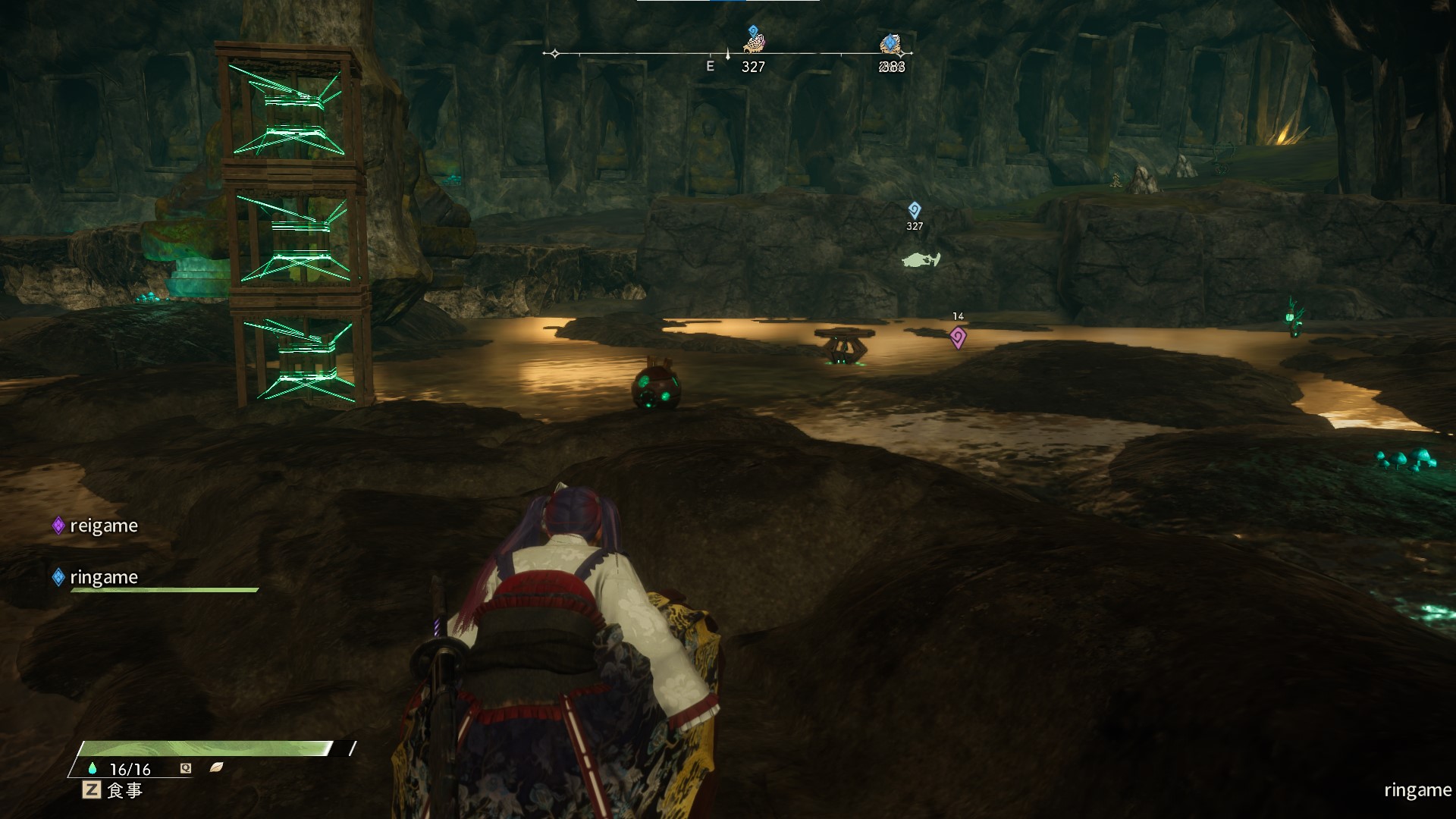Select party member reigame in the list
1456x819 pixels.
tap(103, 526)
